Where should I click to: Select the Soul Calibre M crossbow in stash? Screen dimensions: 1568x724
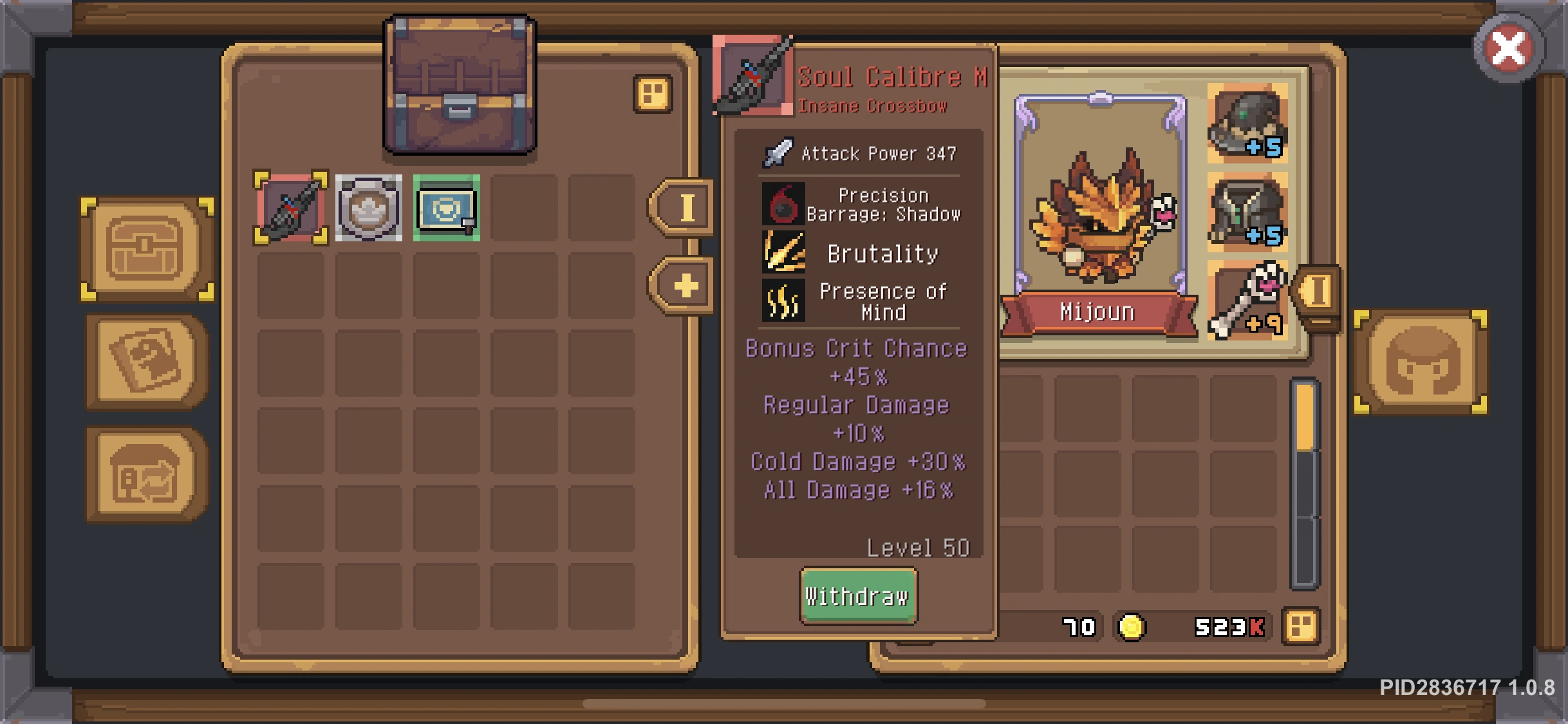(289, 209)
